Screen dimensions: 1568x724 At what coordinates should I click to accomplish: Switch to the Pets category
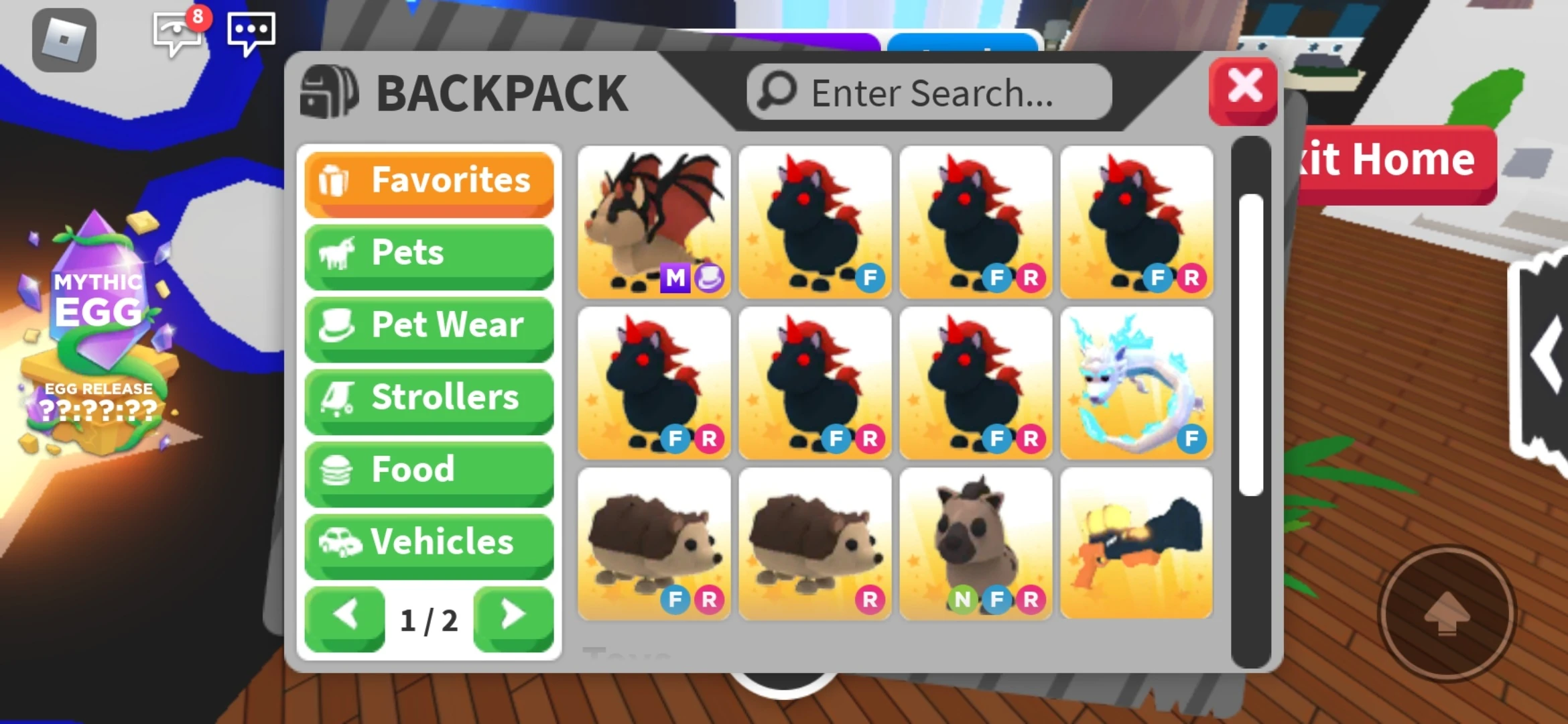click(x=429, y=253)
